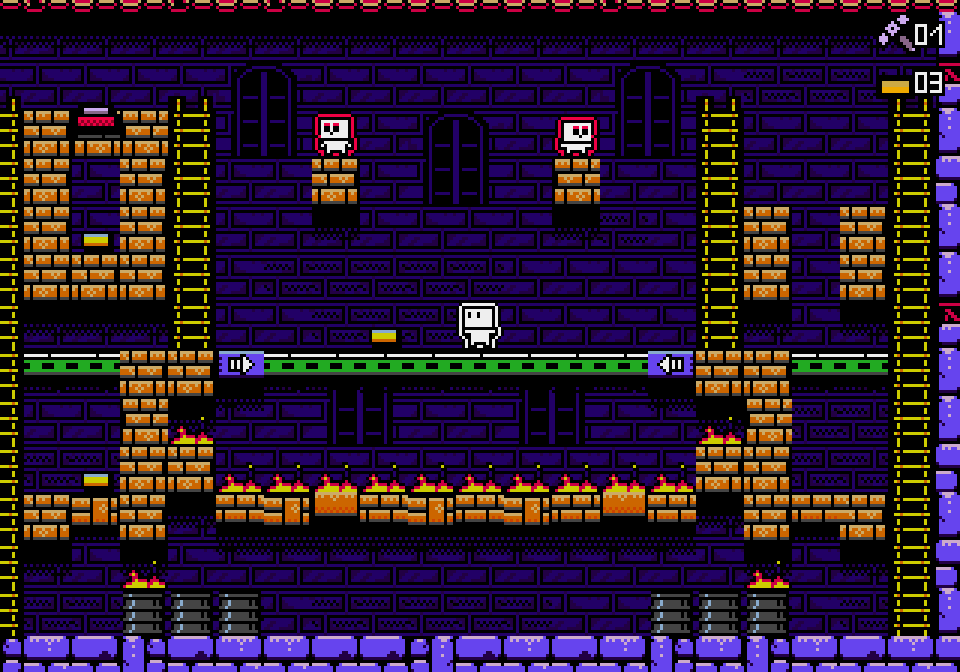Screen dimensions: 960x672
Task: Select the gold bar counter icon
Action: point(895,86)
